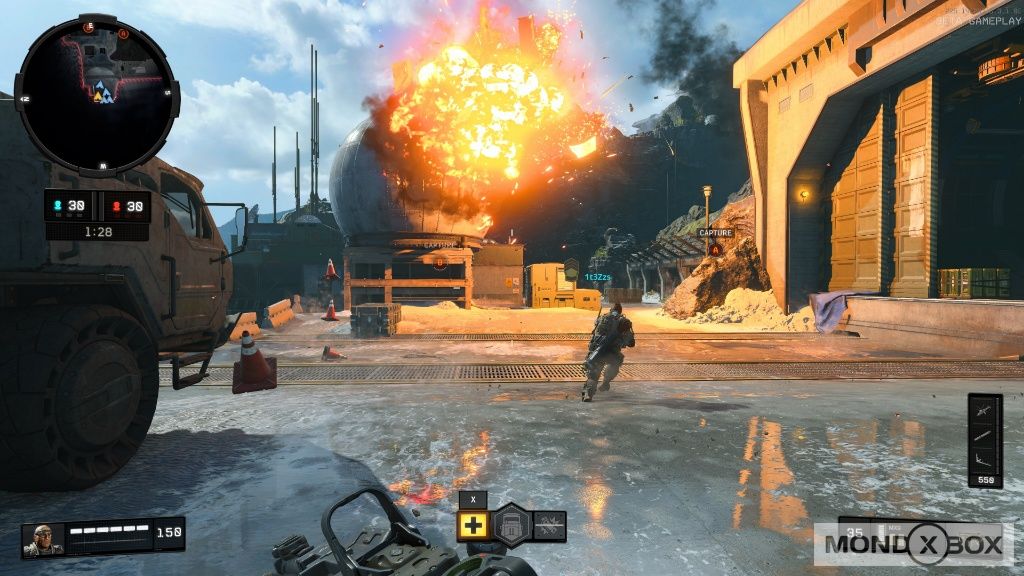The width and height of the screenshot is (1024, 576).
Task: Click the operator portrait beside the health bar
Action: click(x=43, y=539)
